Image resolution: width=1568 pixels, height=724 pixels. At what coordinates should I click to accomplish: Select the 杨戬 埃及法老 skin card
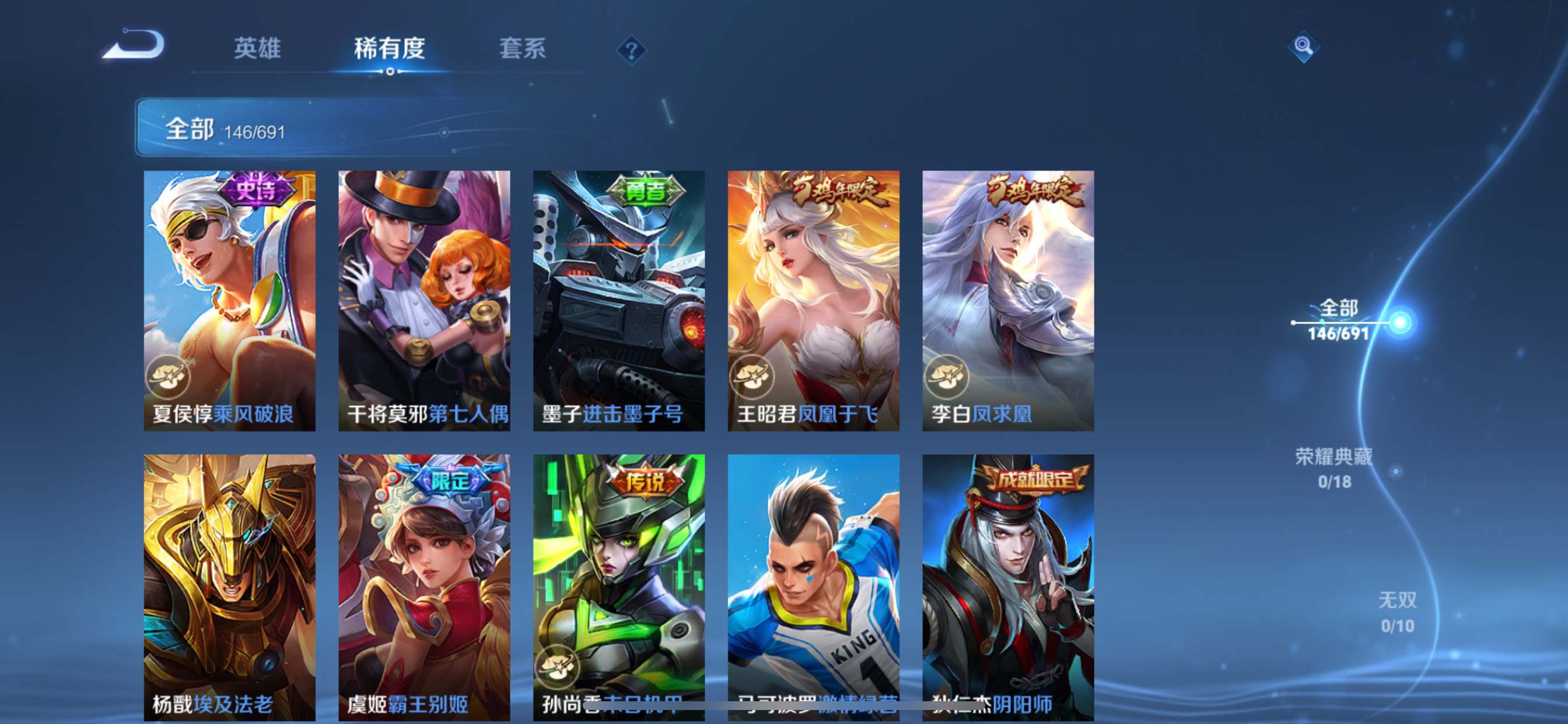(x=229, y=586)
